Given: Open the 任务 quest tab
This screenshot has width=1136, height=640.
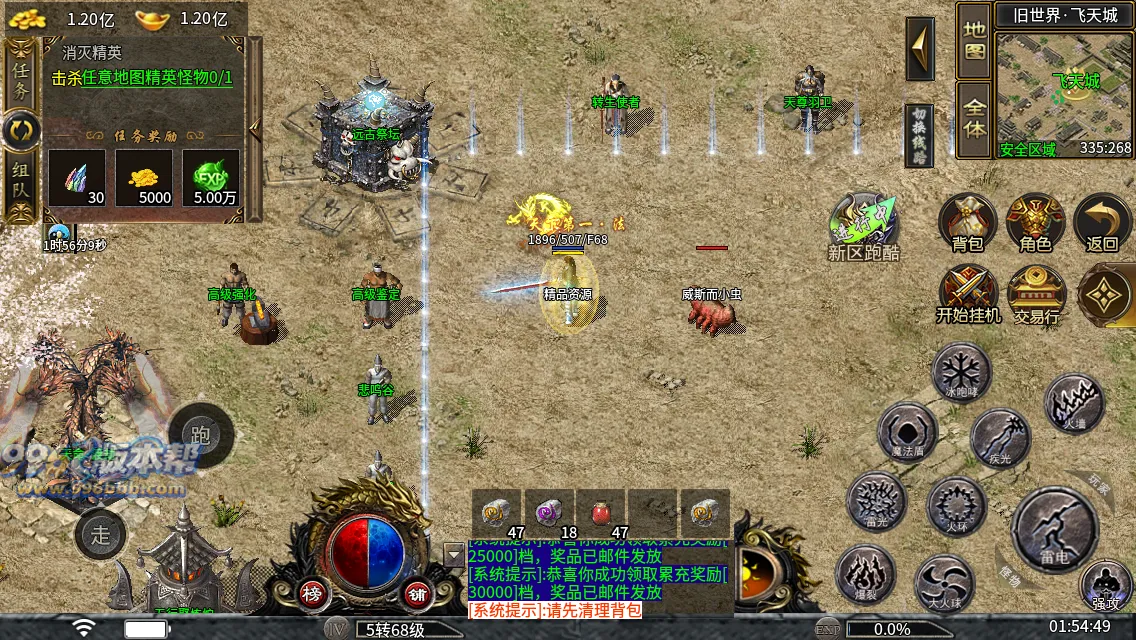Looking at the screenshot, I should (21, 75).
